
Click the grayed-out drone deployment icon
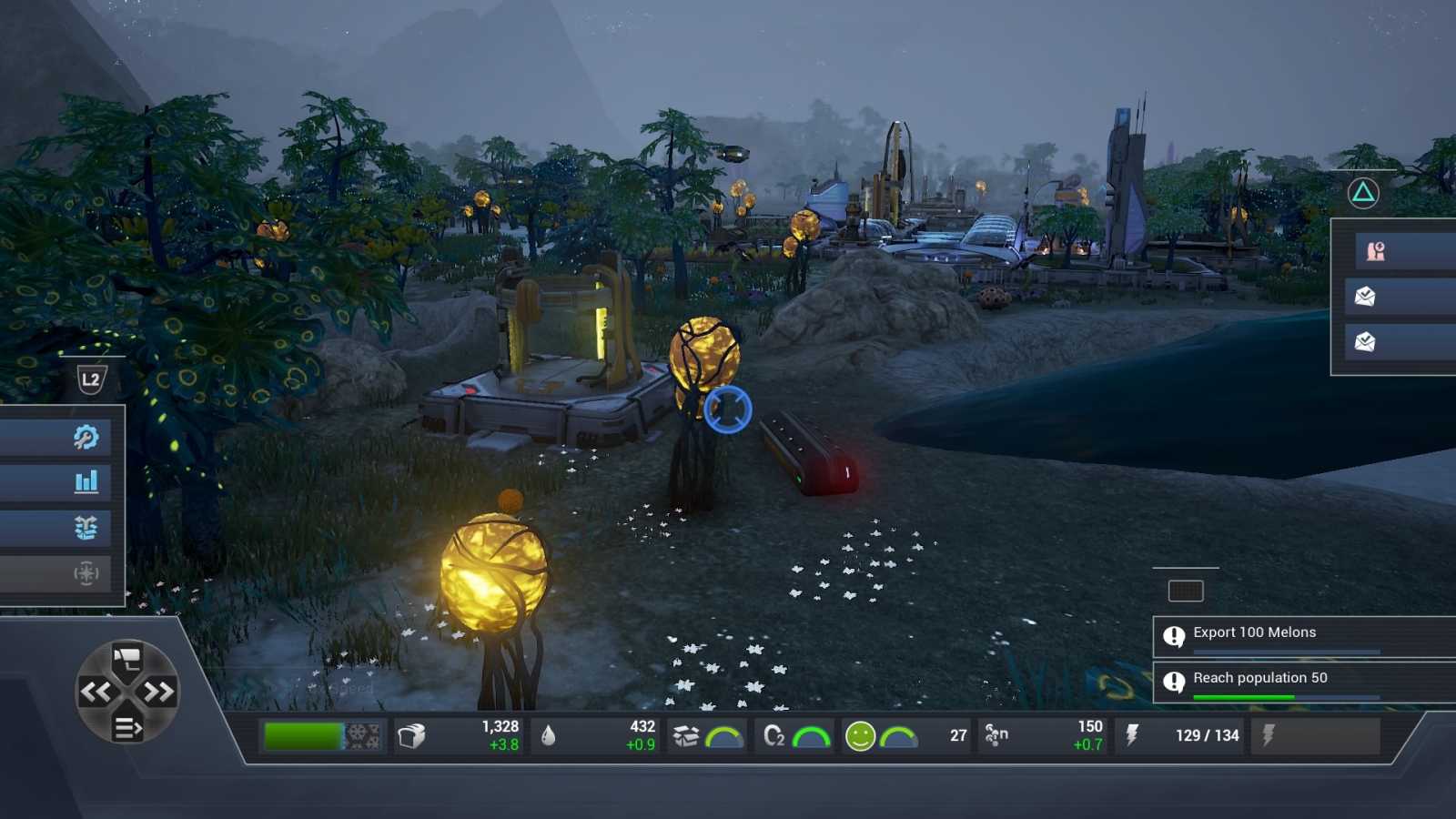[85, 574]
